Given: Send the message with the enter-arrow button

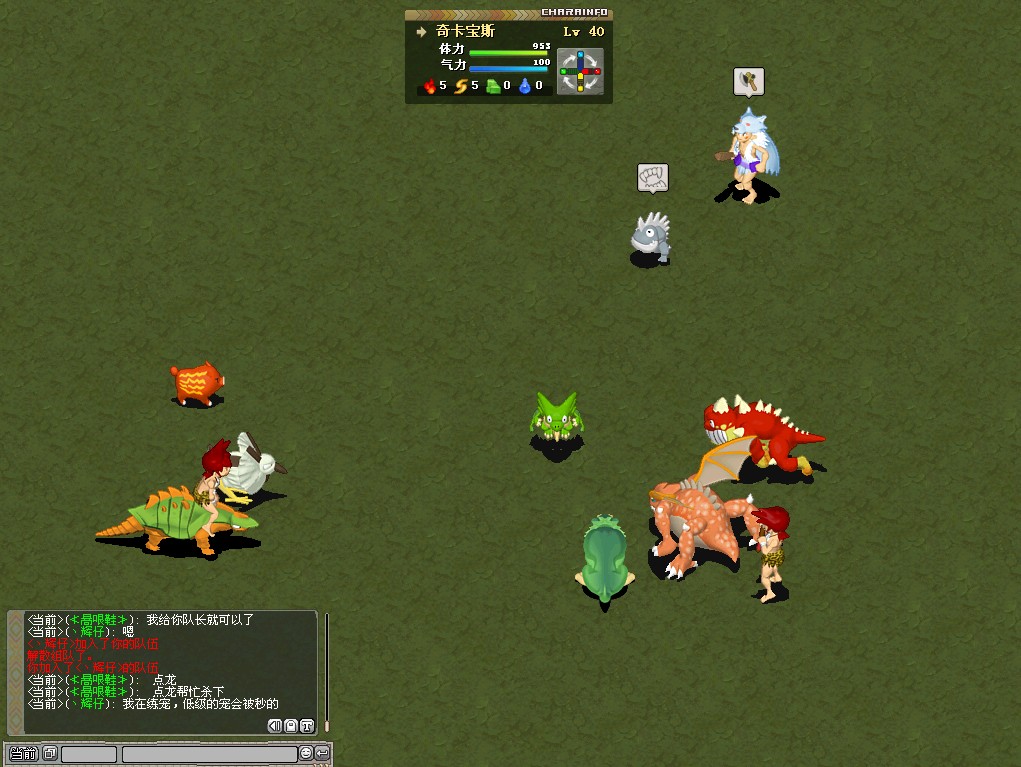Looking at the screenshot, I should coord(322,753).
